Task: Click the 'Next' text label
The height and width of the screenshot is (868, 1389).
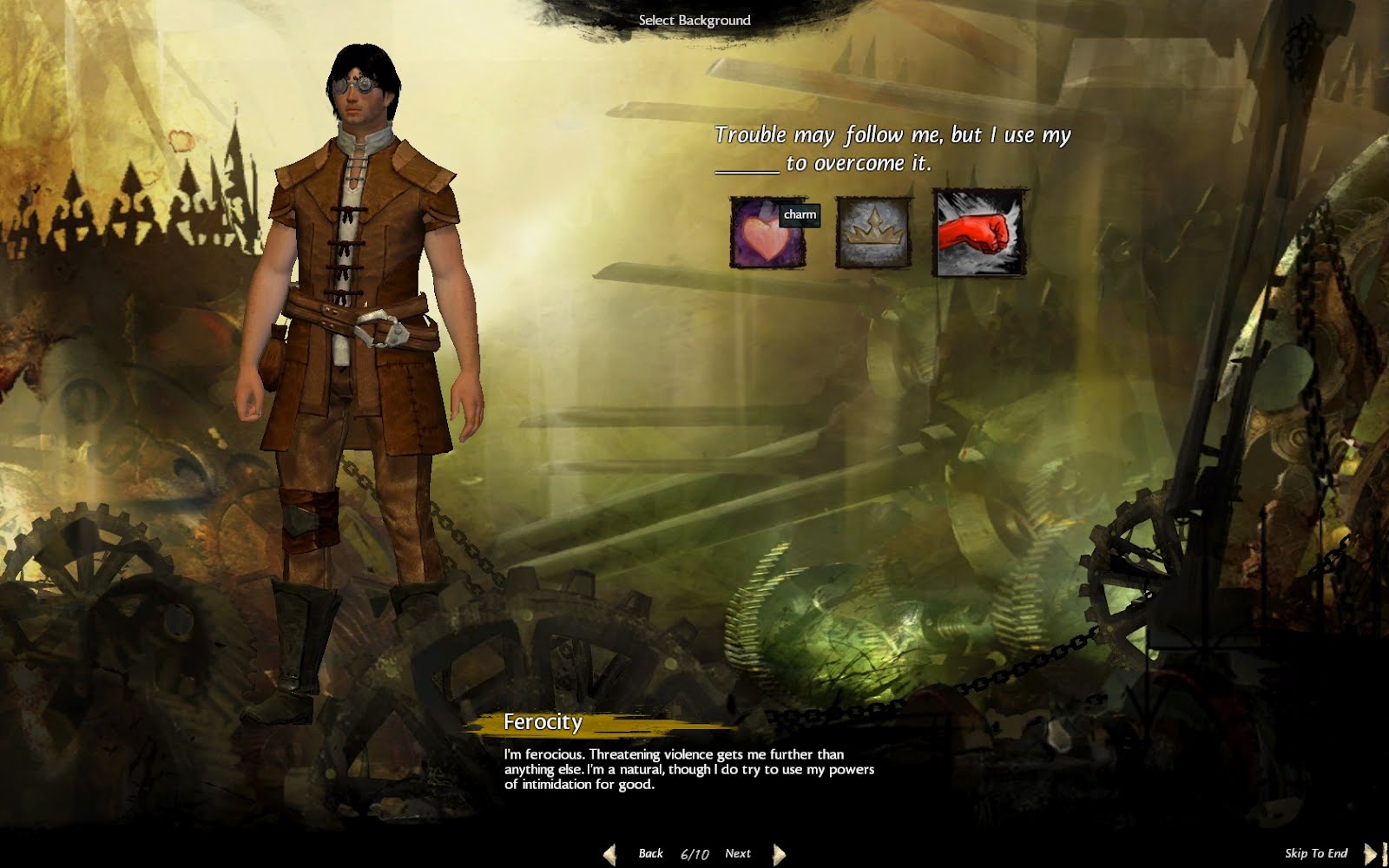Action: pos(738,853)
